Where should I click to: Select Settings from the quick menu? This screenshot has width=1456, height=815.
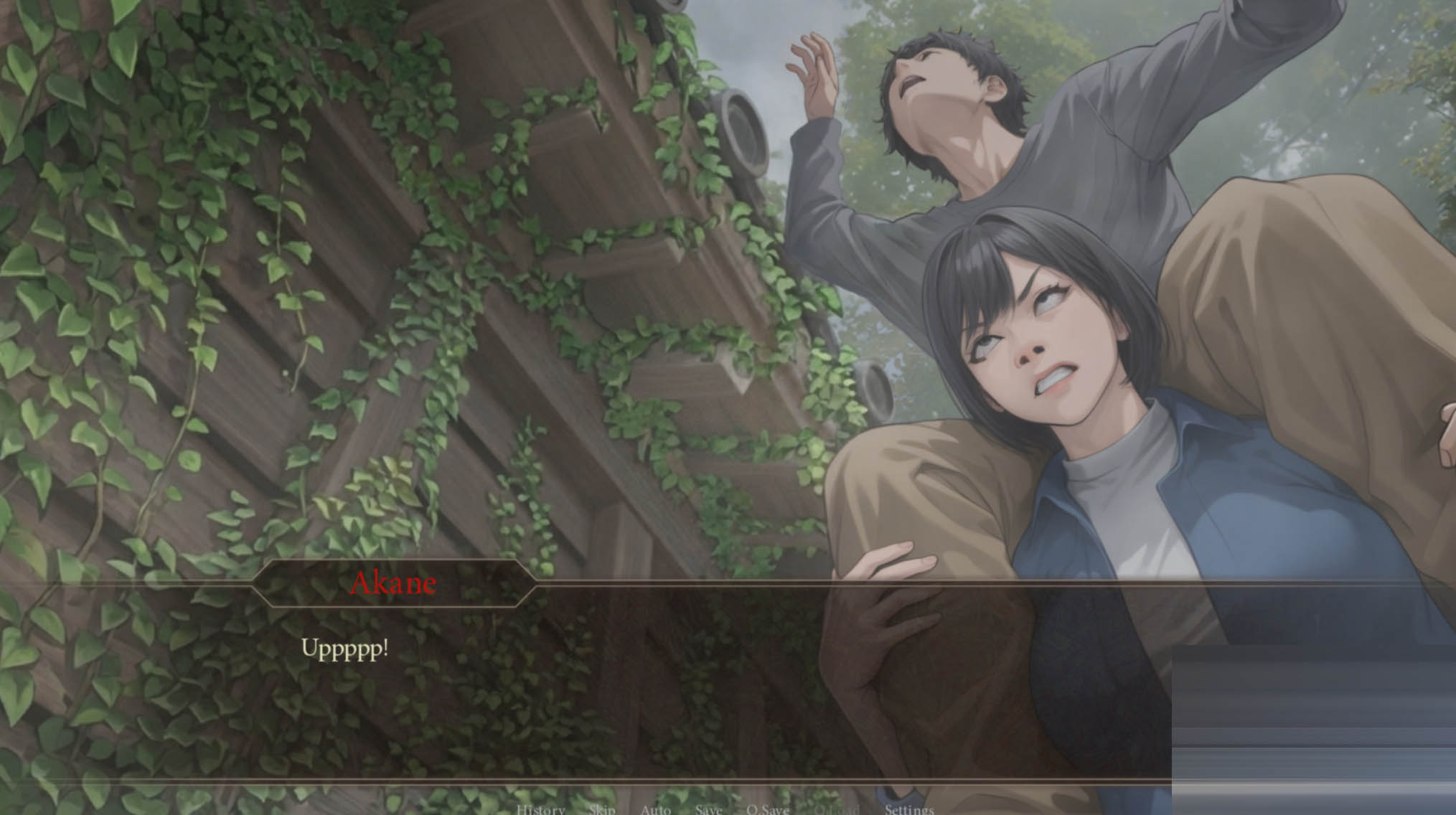[x=908, y=809]
